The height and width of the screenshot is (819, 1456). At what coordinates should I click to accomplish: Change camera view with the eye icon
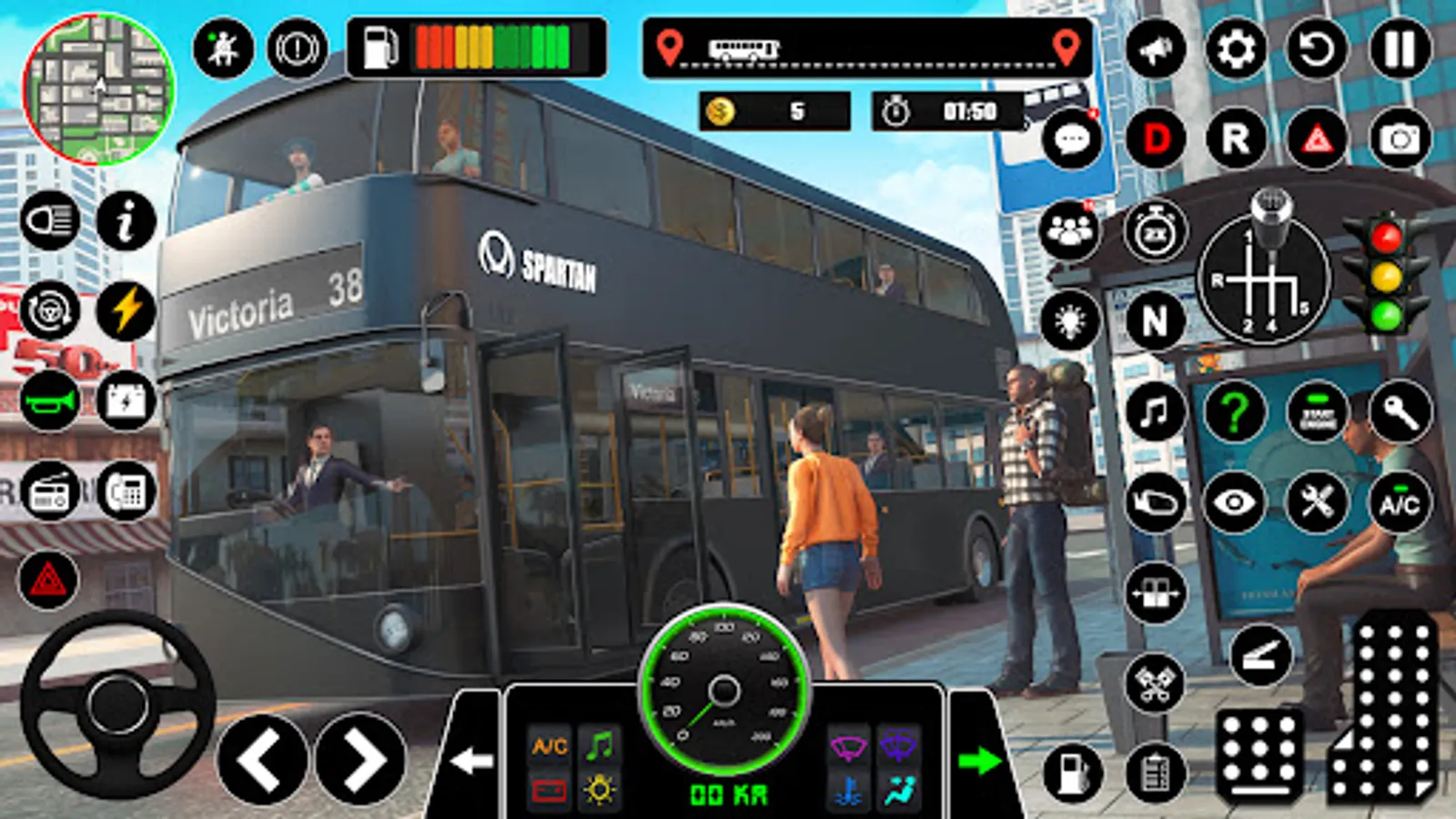pos(1234,503)
